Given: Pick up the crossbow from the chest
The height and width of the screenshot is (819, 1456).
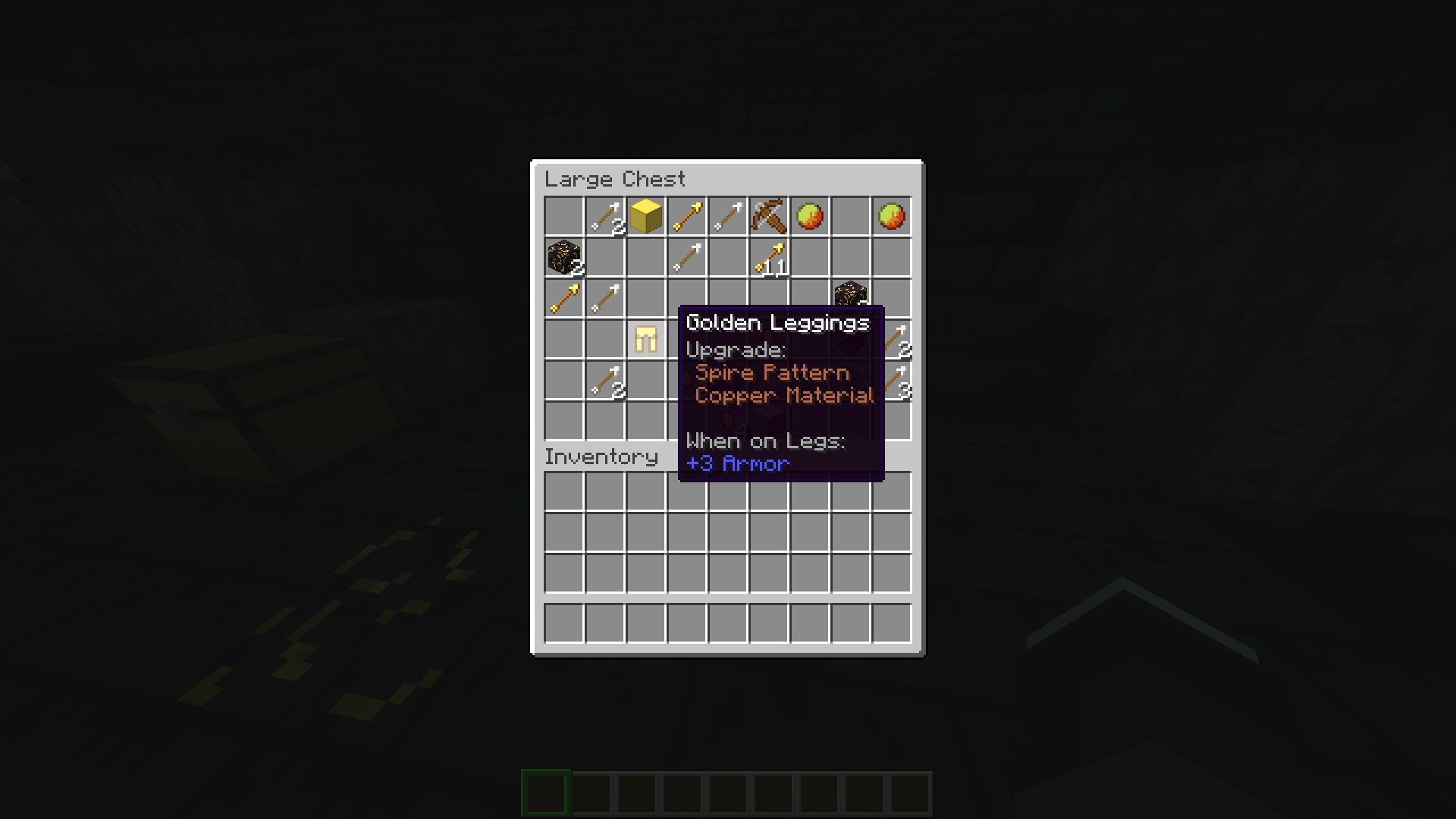Looking at the screenshot, I should [x=768, y=217].
